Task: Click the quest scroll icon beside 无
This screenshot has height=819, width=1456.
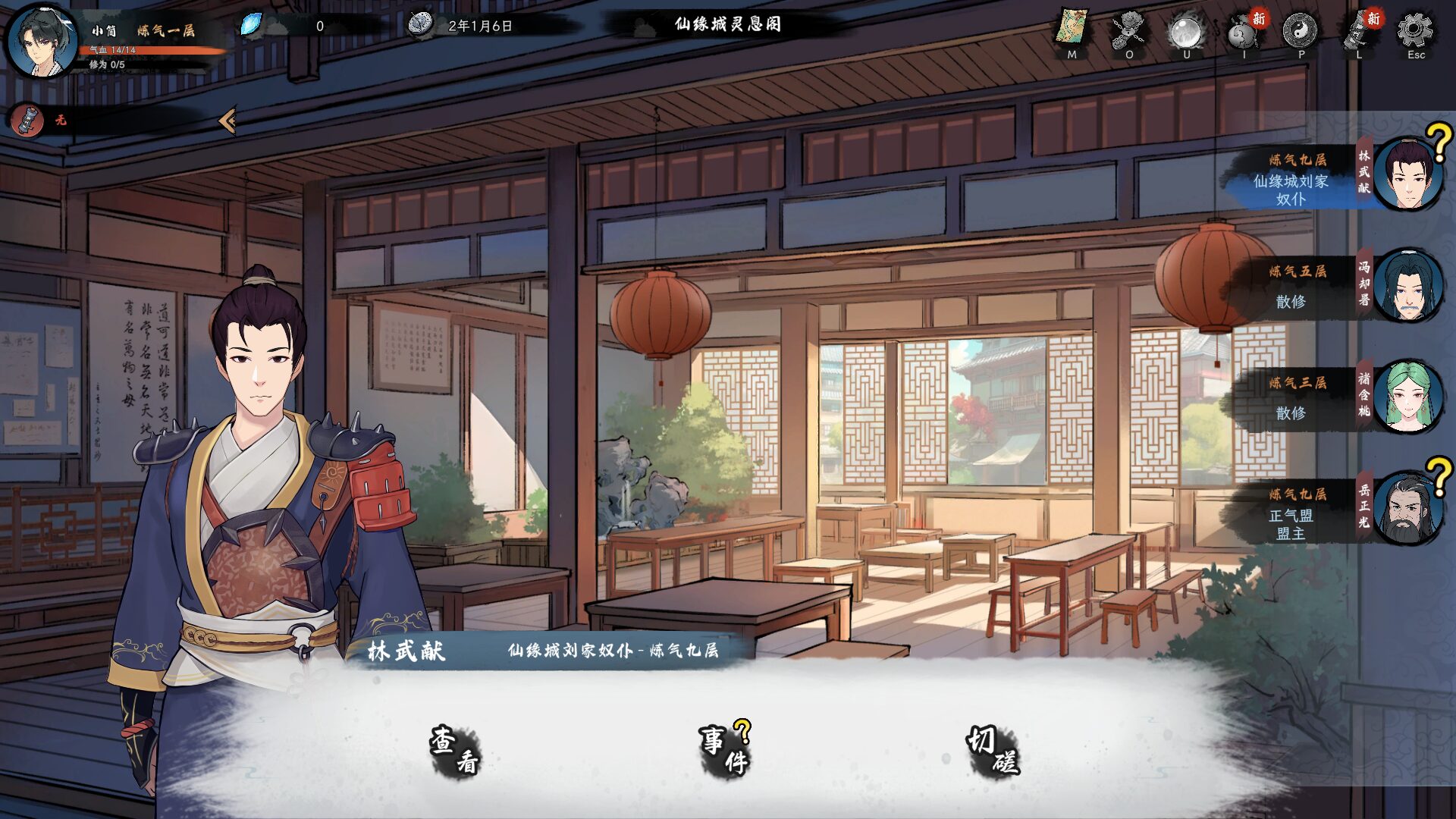Action: [29, 120]
